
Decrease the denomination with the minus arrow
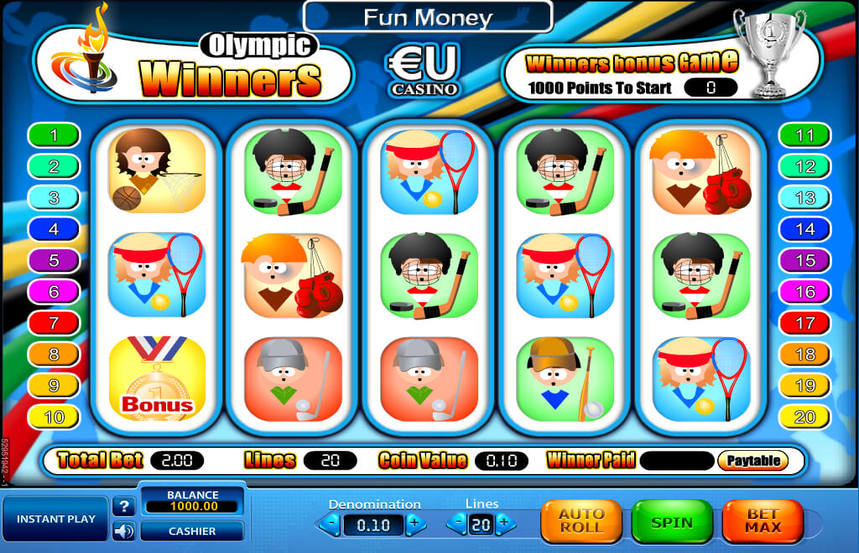(x=331, y=523)
